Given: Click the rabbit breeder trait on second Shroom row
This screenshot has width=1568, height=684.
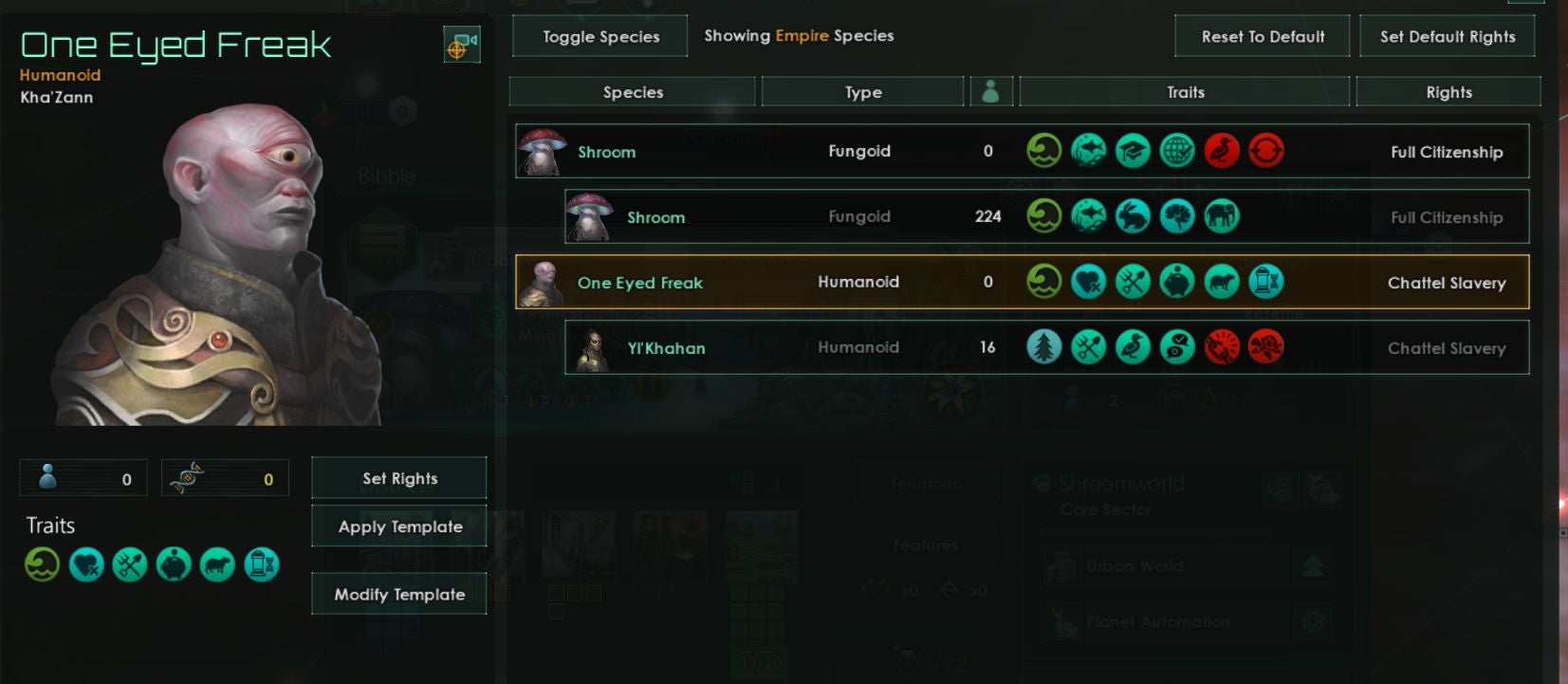Looking at the screenshot, I should pyautogui.click(x=1133, y=215).
